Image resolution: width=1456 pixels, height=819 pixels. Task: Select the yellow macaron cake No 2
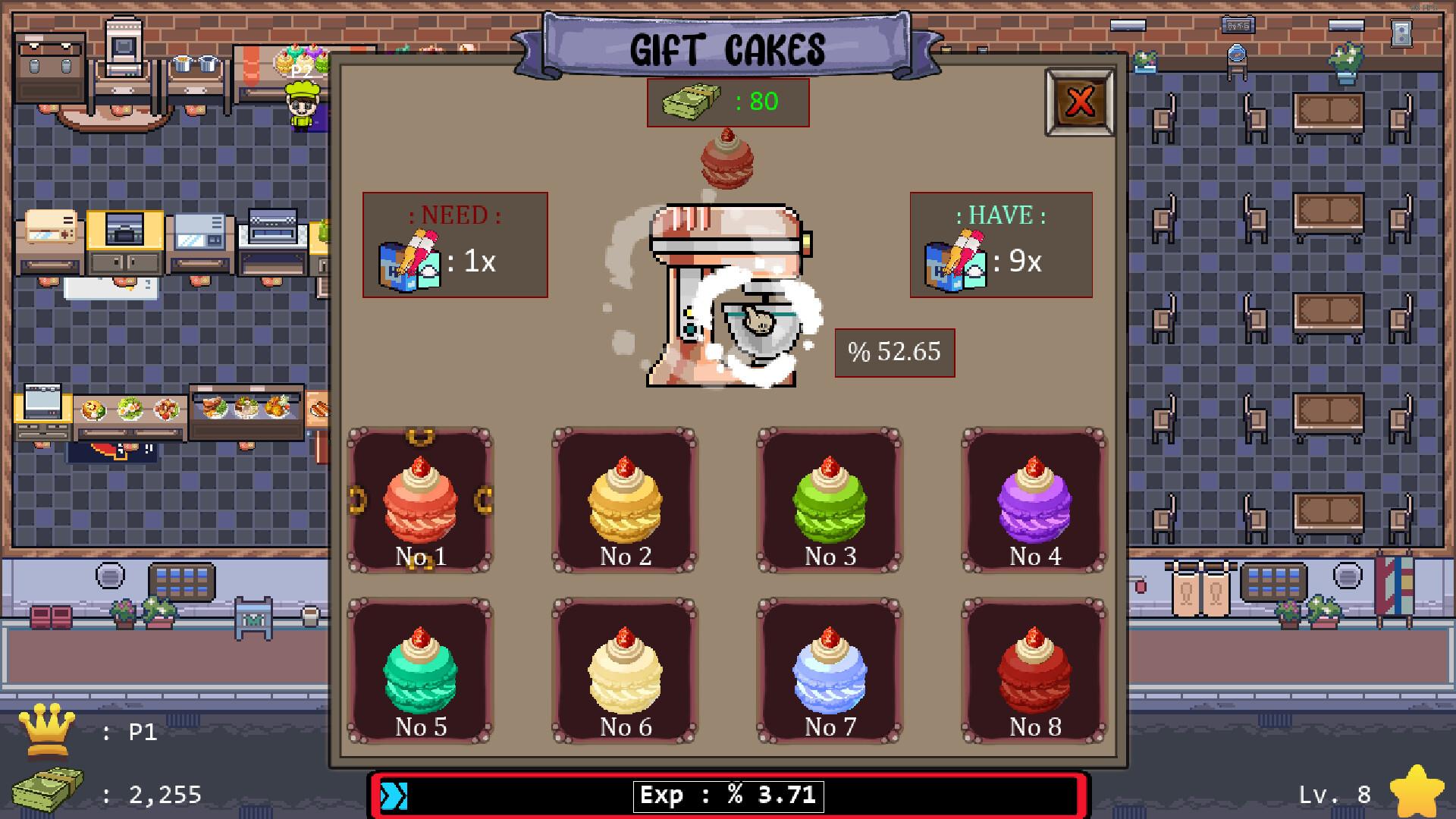point(625,500)
